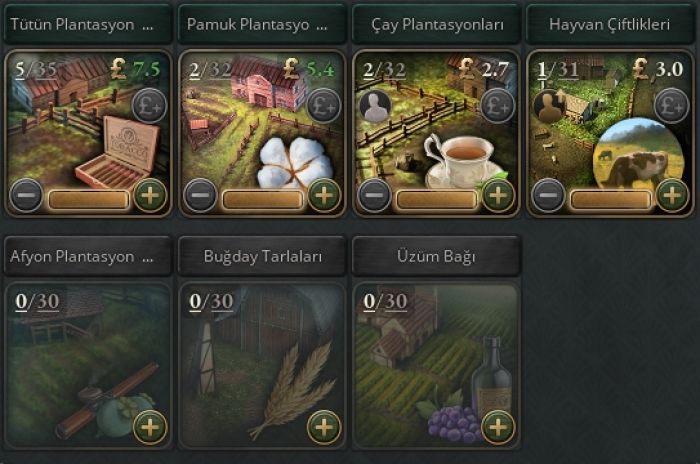
Task: Toggle subsidy coin icon on Çay Plantasyonları
Action: (497, 105)
